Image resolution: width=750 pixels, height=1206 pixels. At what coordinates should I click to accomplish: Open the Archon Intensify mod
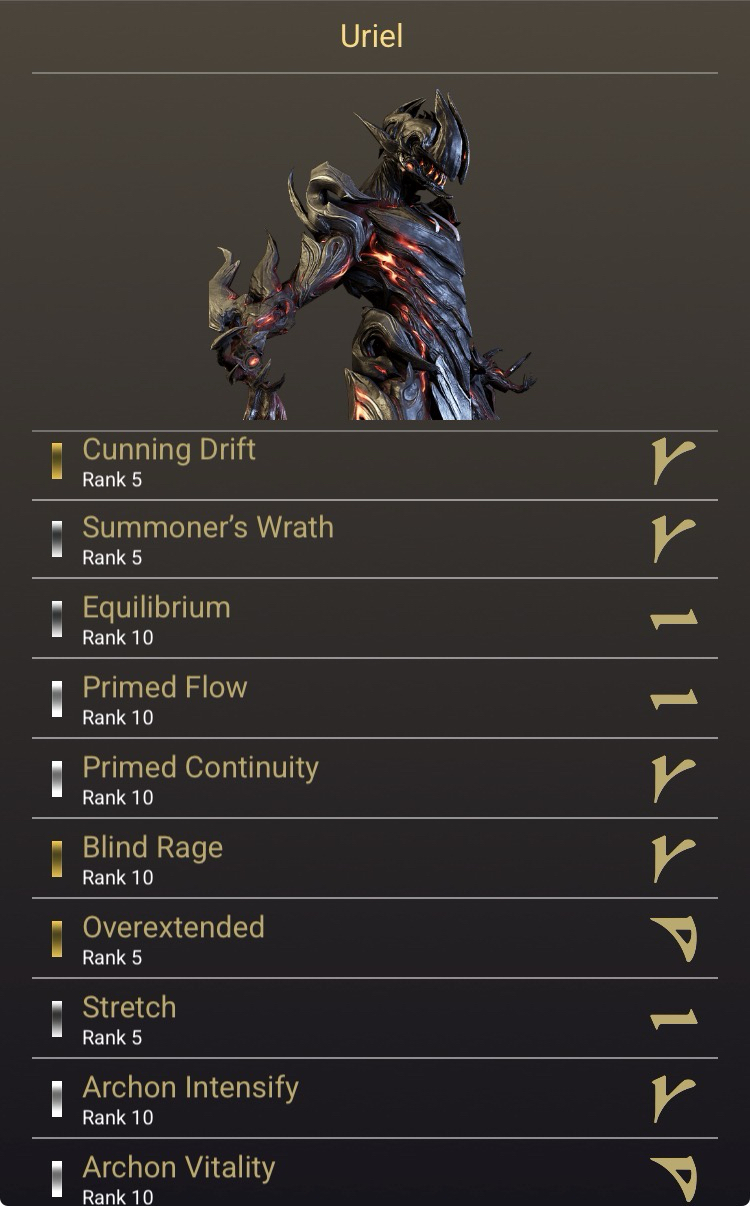pyautogui.click(x=374, y=1100)
